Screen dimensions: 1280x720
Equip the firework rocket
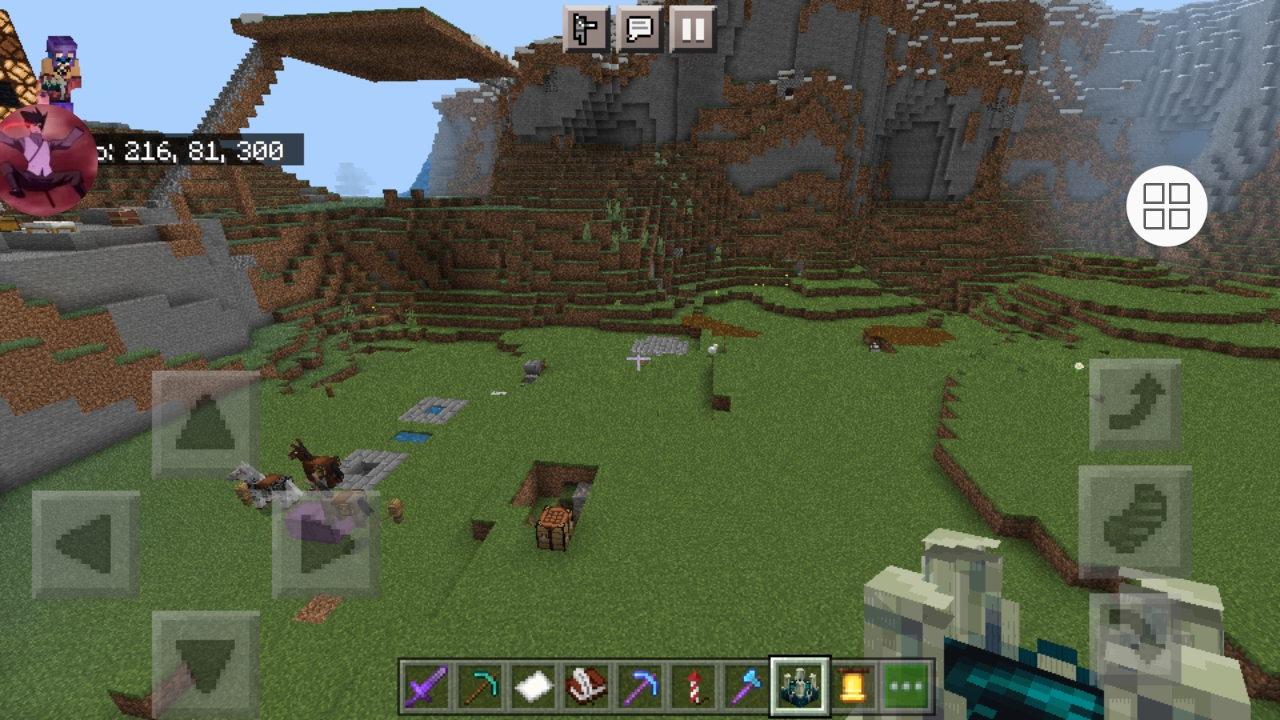click(x=694, y=687)
